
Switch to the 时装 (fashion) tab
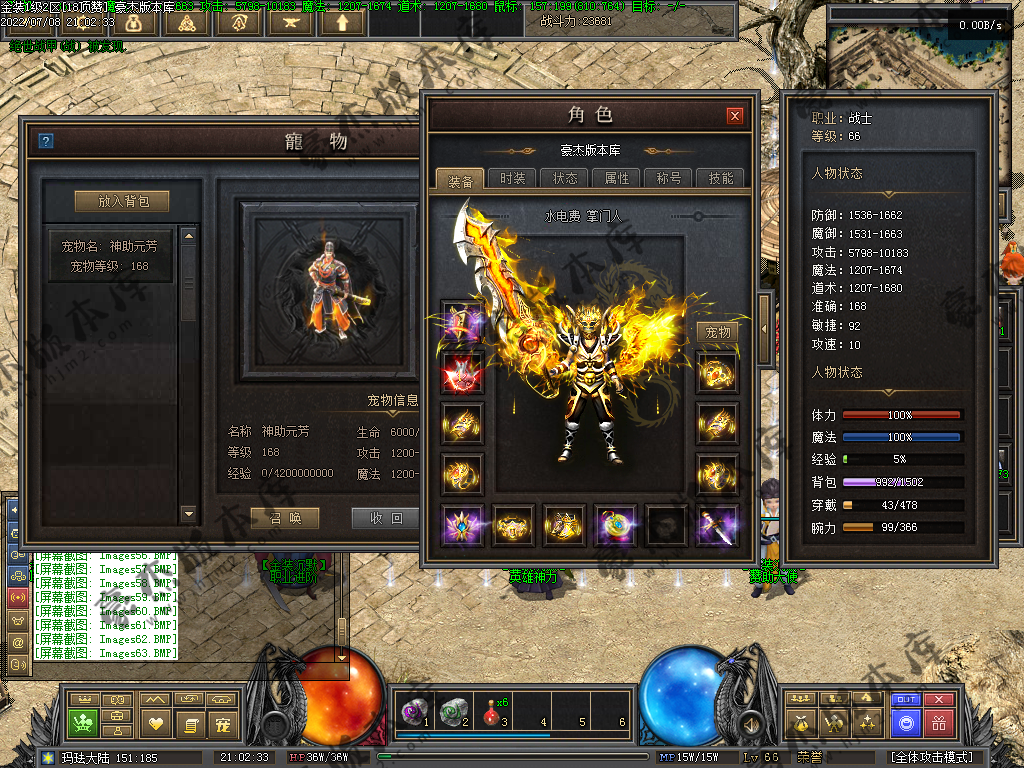pyautogui.click(x=513, y=178)
